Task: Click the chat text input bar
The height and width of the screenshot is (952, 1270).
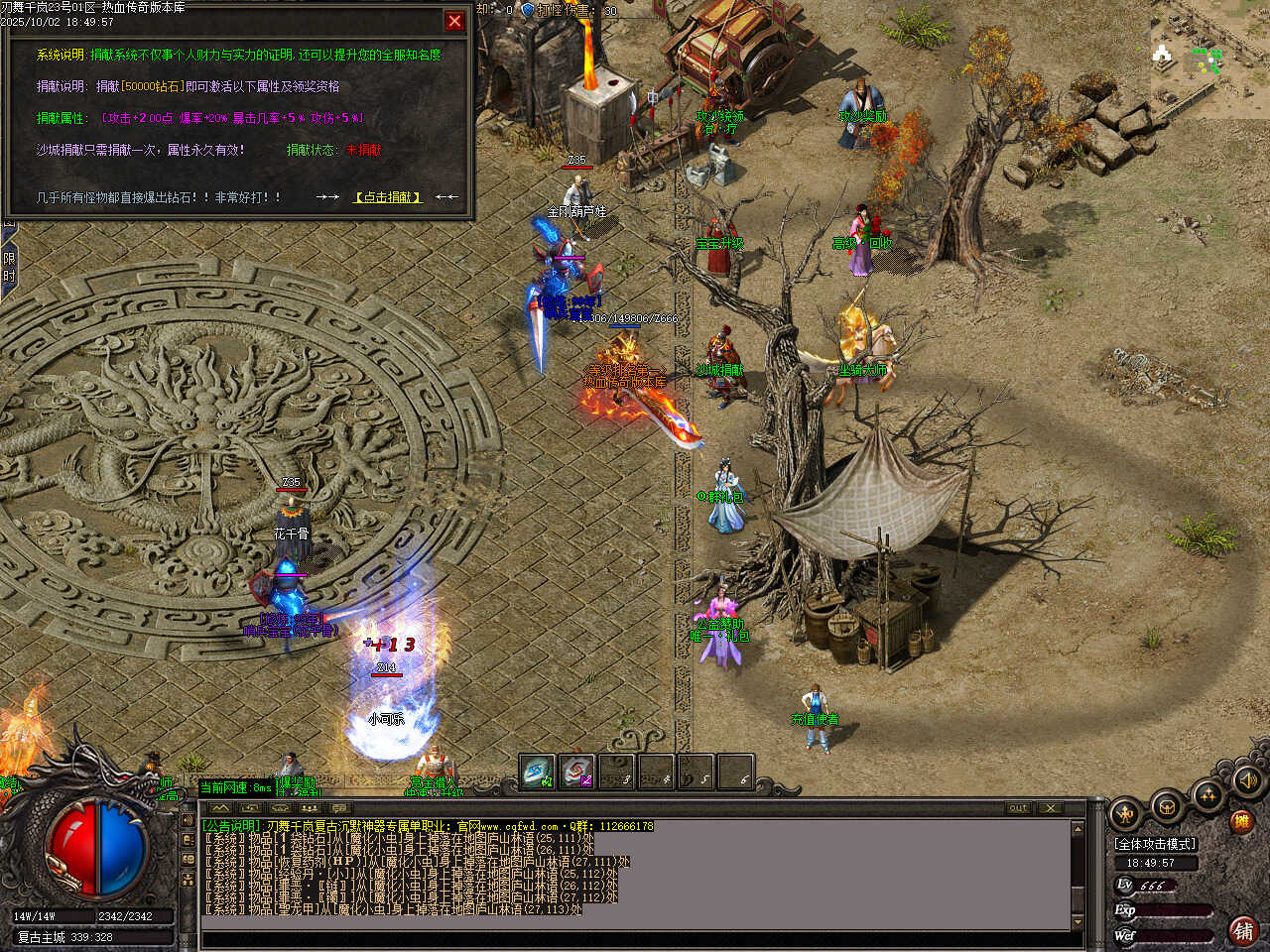Action: coord(635,938)
